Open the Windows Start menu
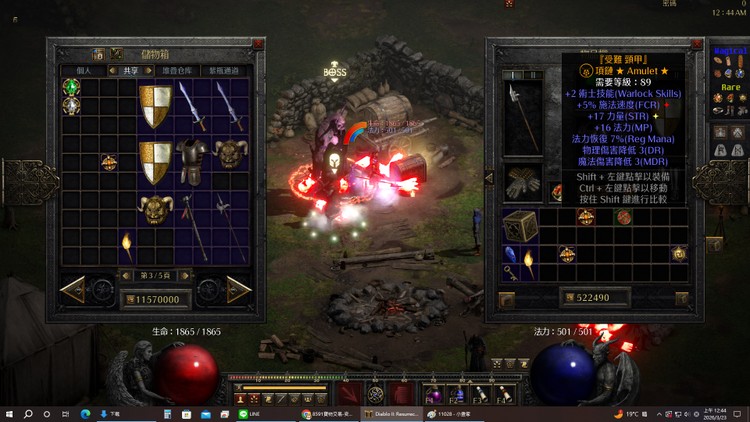 [9, 413]
